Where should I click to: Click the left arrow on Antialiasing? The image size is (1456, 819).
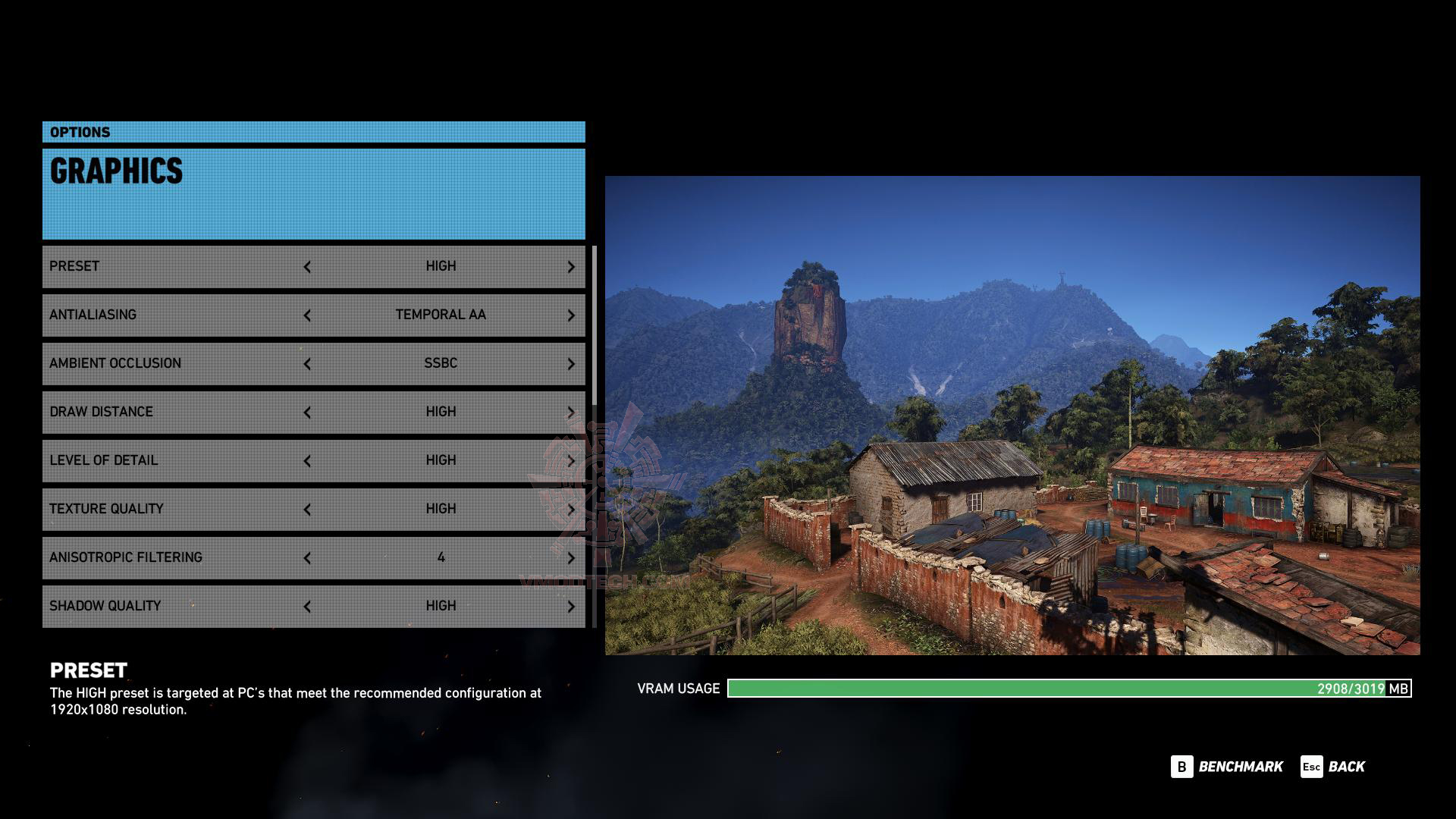(x=307, y=315)
